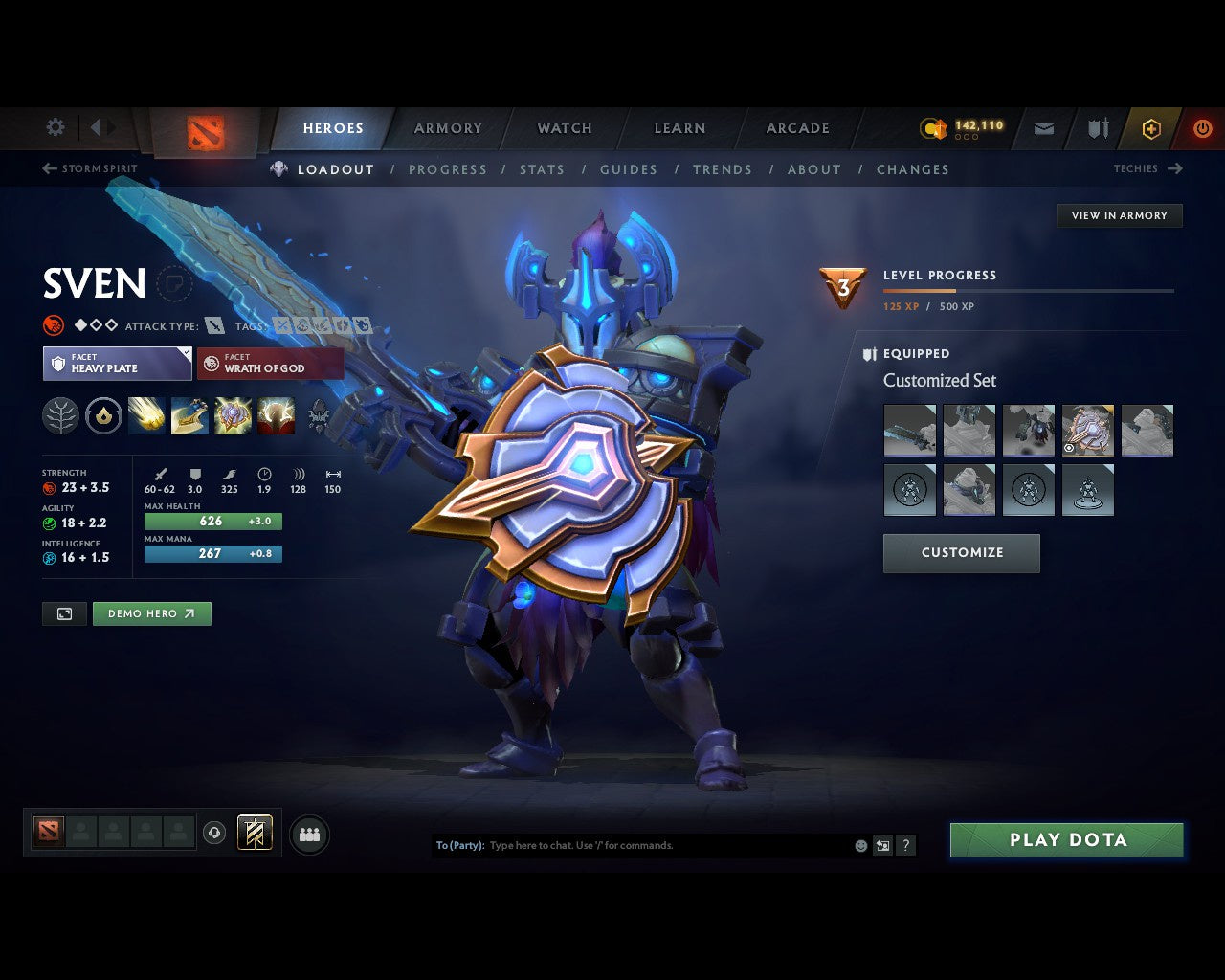Click the Great Cleave ability icon
Viewport: 1225px width, 980px height.
tap(189, 415)
